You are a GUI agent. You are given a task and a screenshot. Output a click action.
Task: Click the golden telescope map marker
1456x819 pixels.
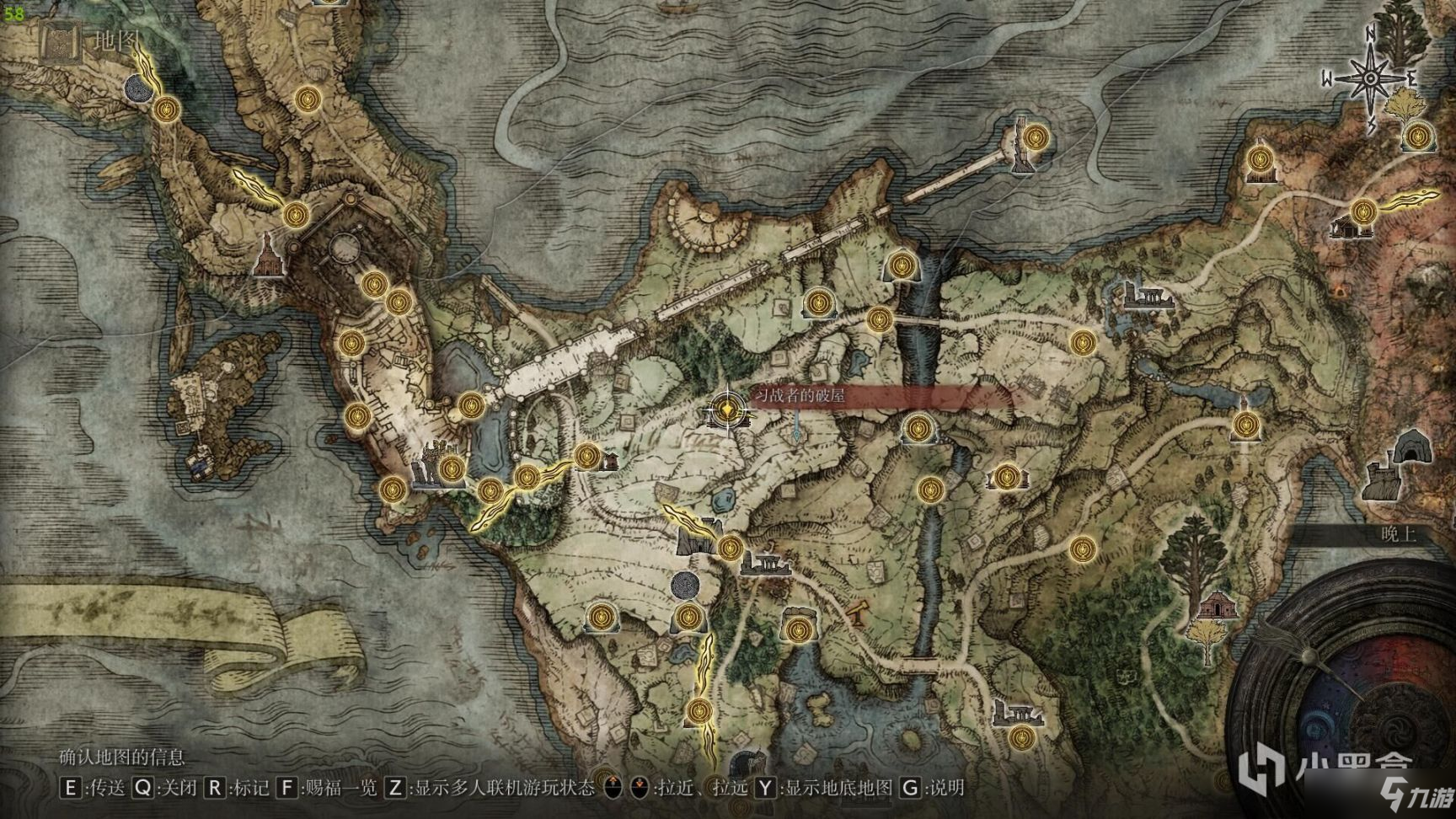tap(859, 613)
